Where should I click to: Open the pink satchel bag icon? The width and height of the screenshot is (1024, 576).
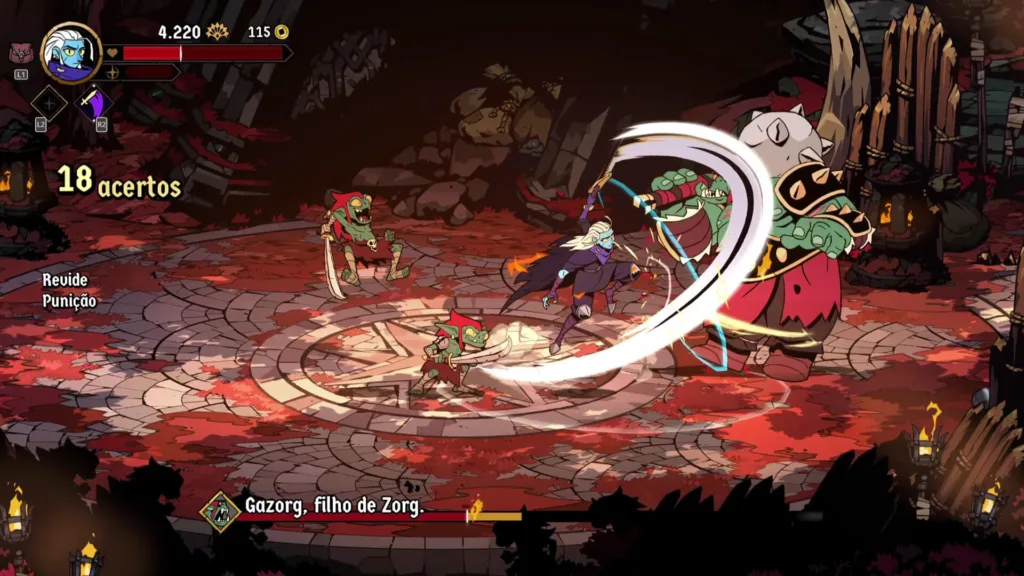(x=21, y=54)
